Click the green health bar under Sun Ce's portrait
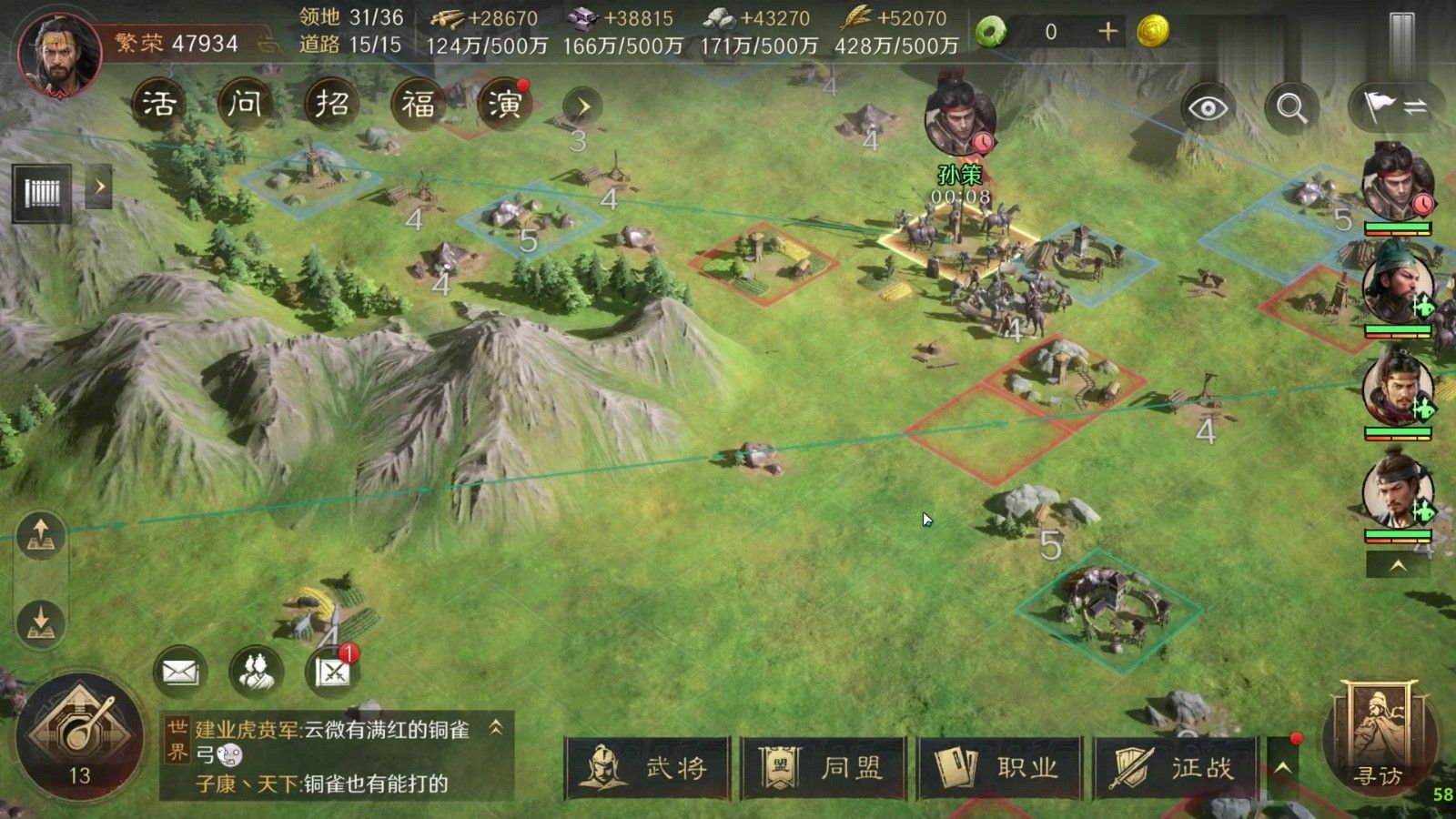This screenshot has height=819, width=1456. pos(1396,227)
